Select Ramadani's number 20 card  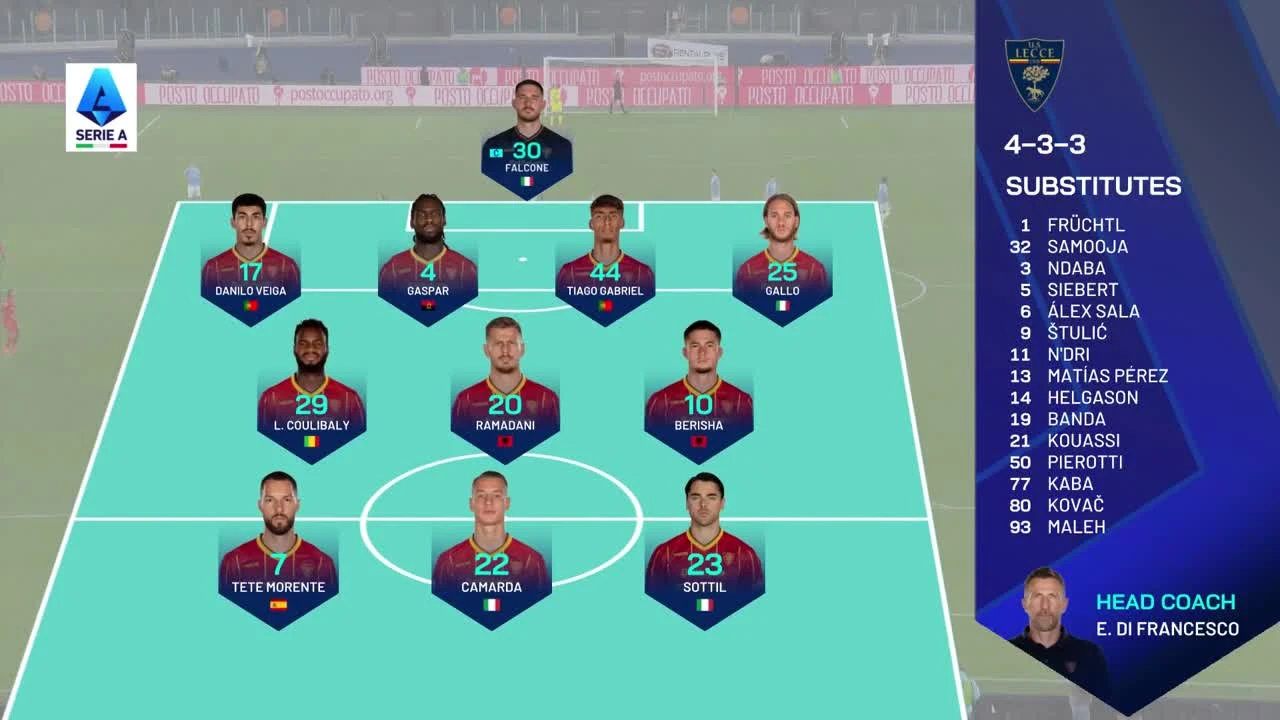[505, 408]
